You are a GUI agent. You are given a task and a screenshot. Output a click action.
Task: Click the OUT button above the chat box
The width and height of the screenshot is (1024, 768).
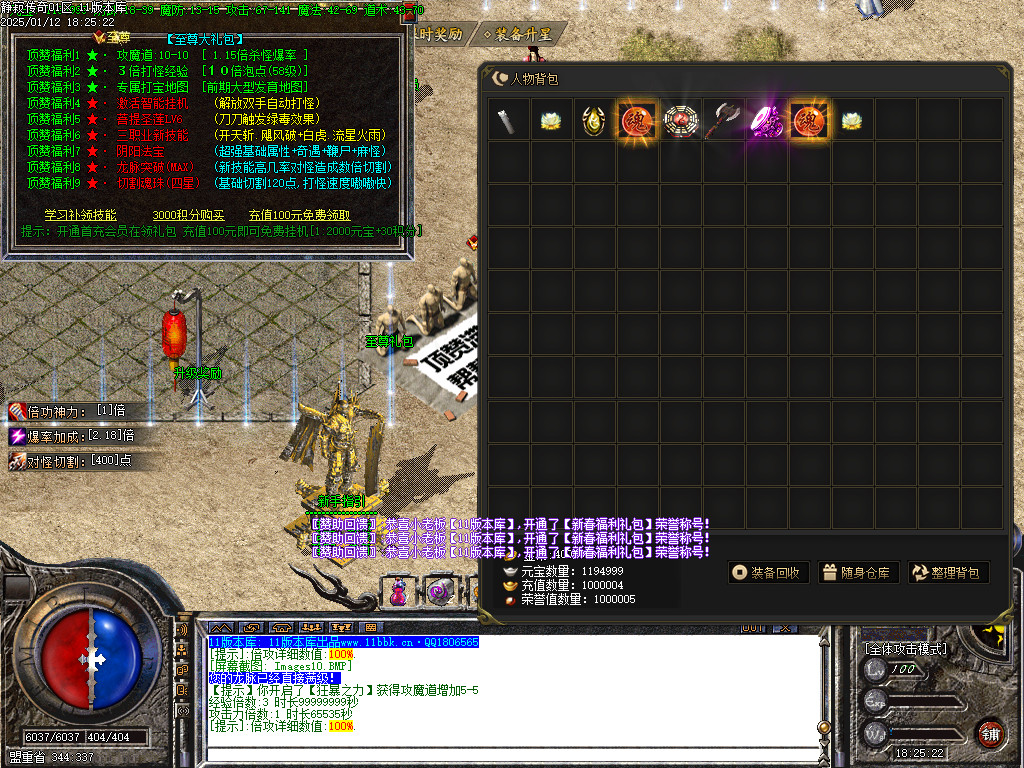[x=752, y=628]
